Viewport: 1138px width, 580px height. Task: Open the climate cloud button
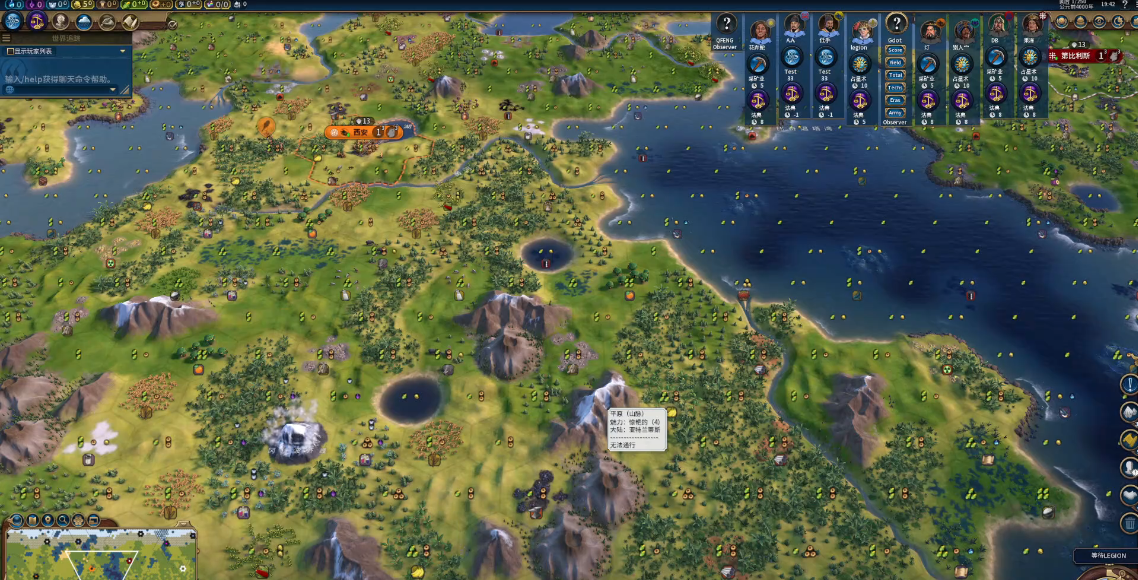85,21
